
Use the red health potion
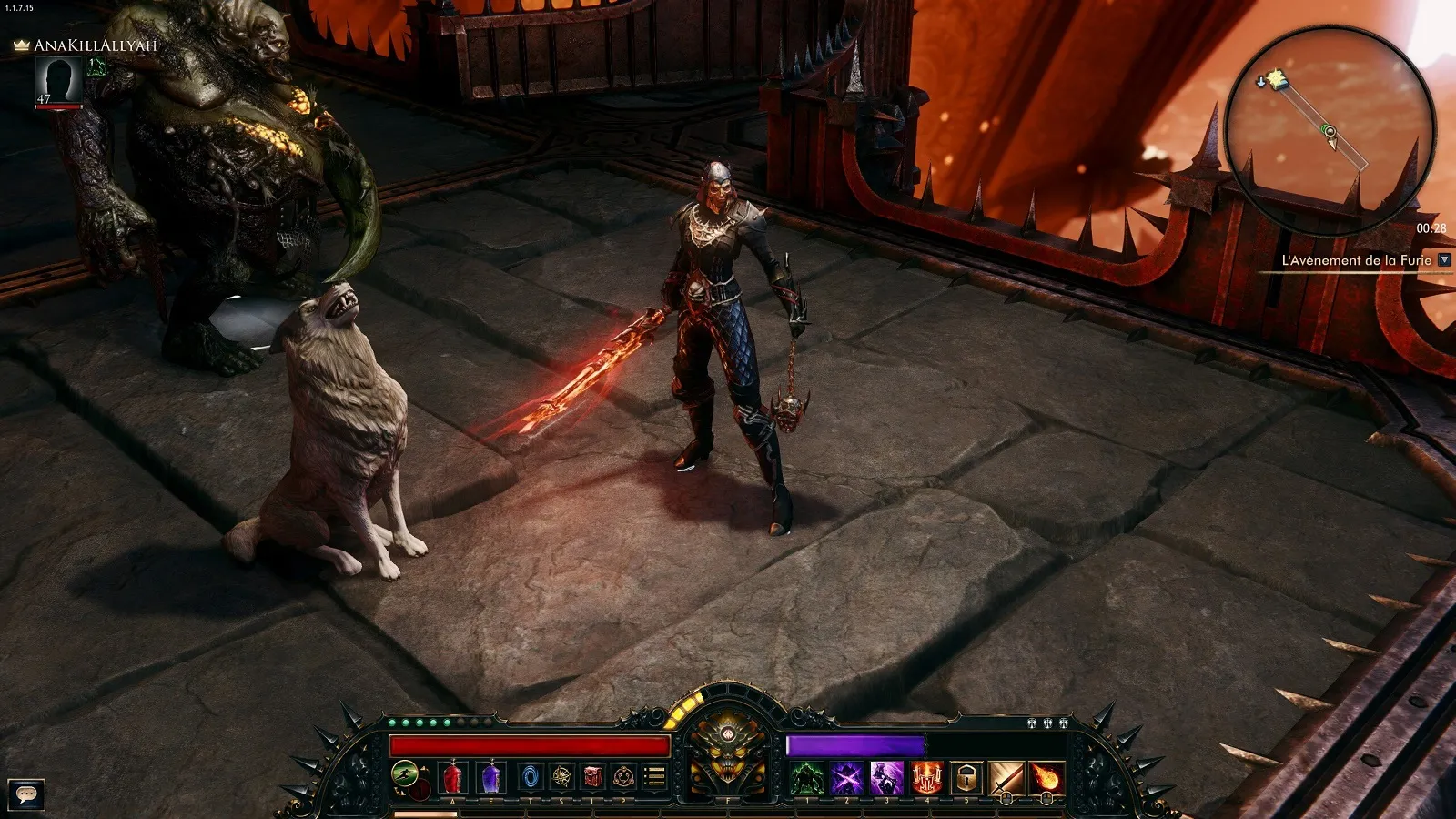coord(452,778)
